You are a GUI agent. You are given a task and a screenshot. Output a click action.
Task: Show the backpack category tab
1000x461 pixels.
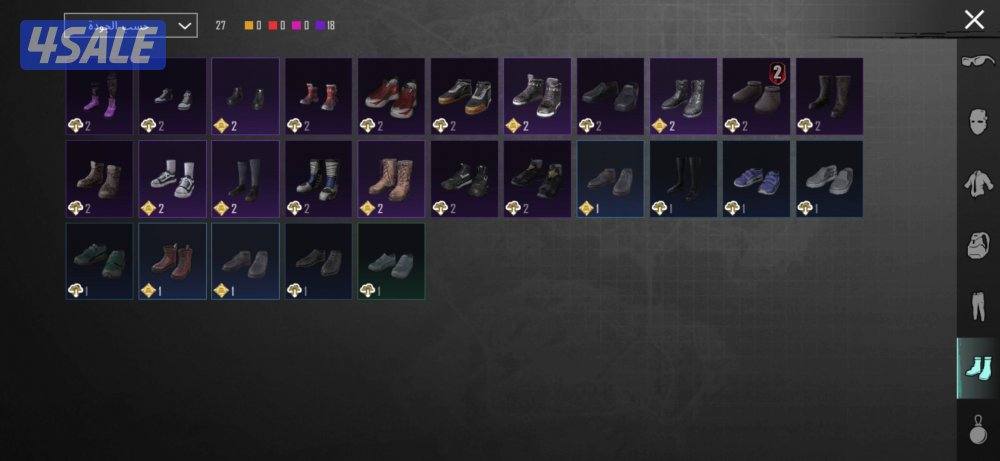pyautogui.click(x=977, y=245)
